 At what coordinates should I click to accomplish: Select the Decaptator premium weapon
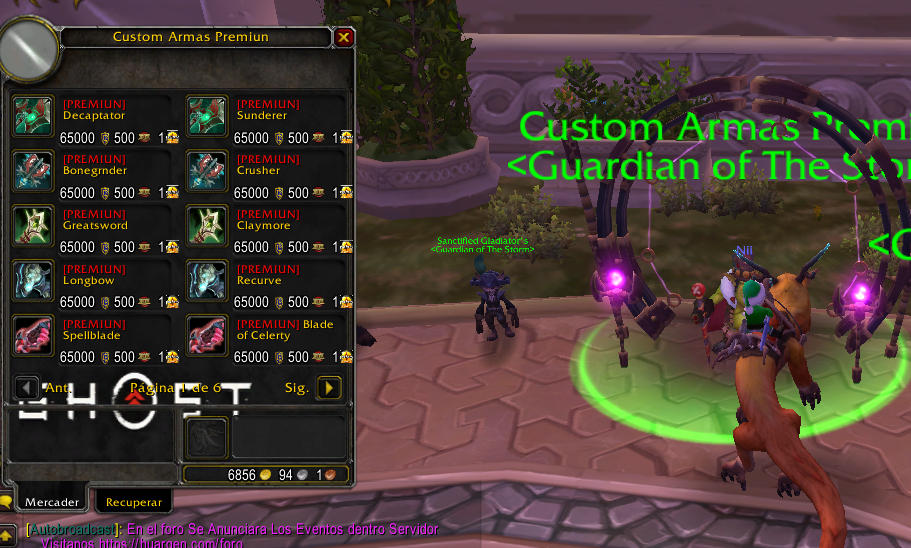(x=34, y=116)
